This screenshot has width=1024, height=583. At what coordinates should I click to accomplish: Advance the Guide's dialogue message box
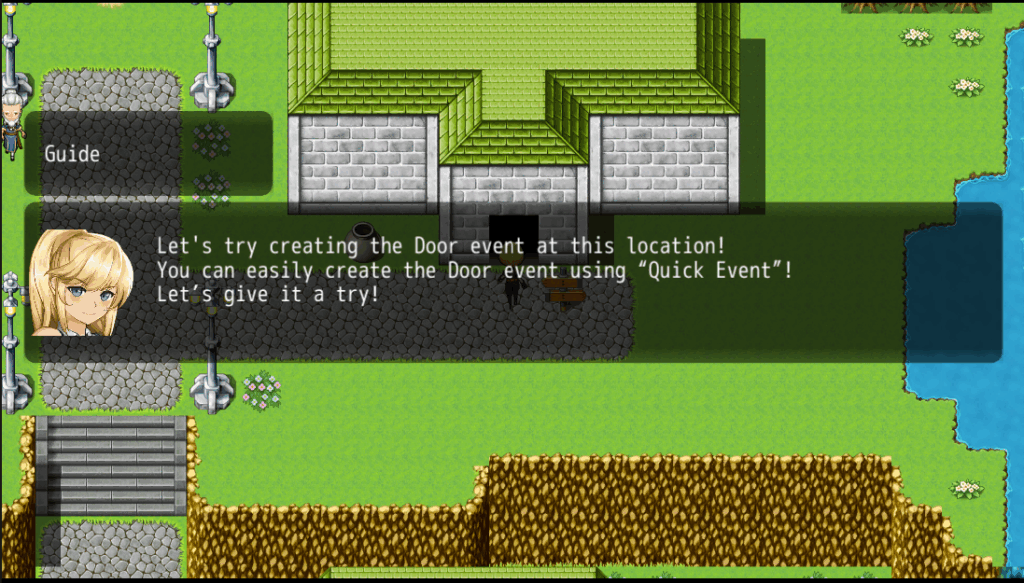[512, 282]
